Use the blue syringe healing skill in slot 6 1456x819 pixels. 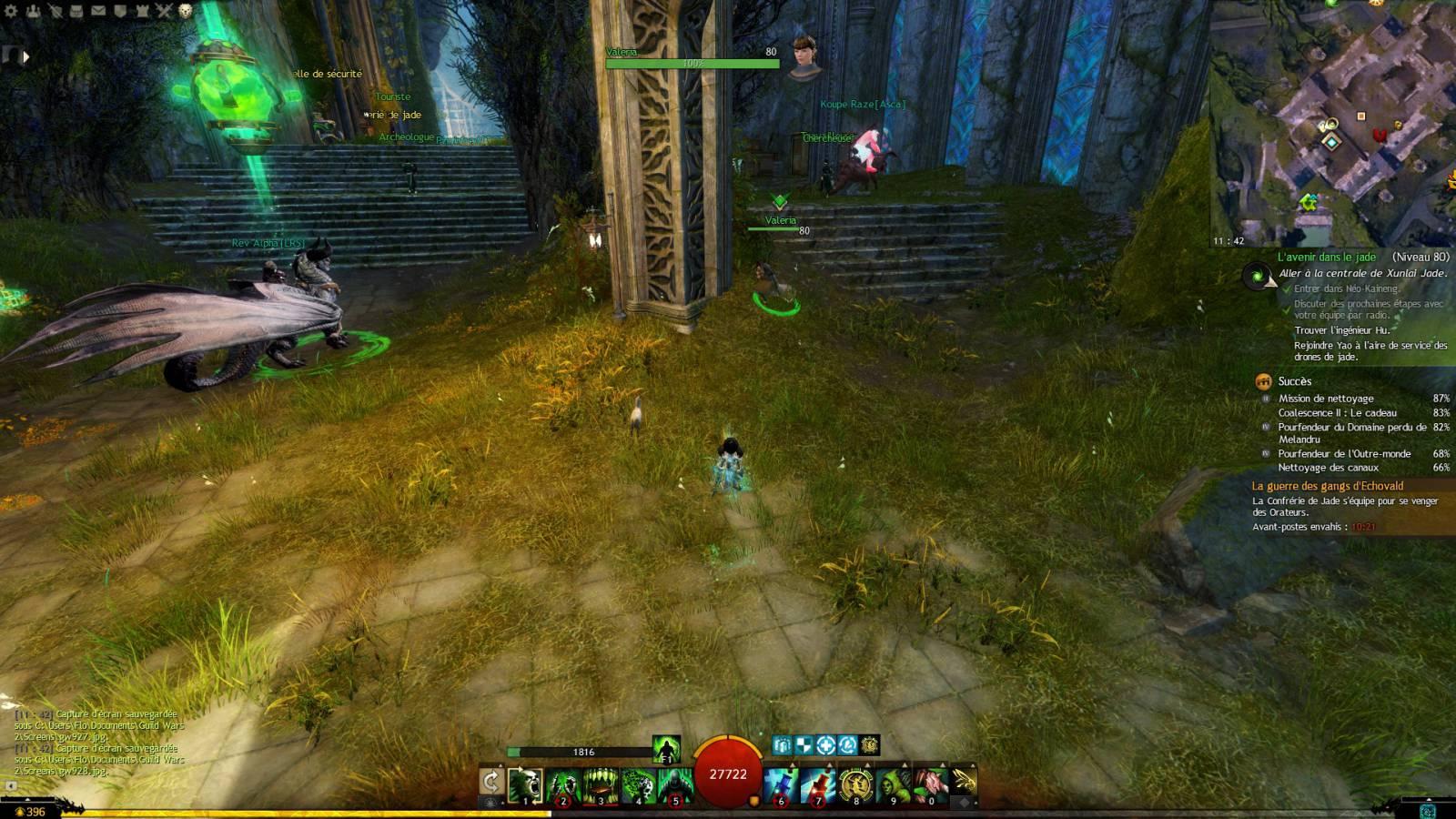tap(781, 785)
